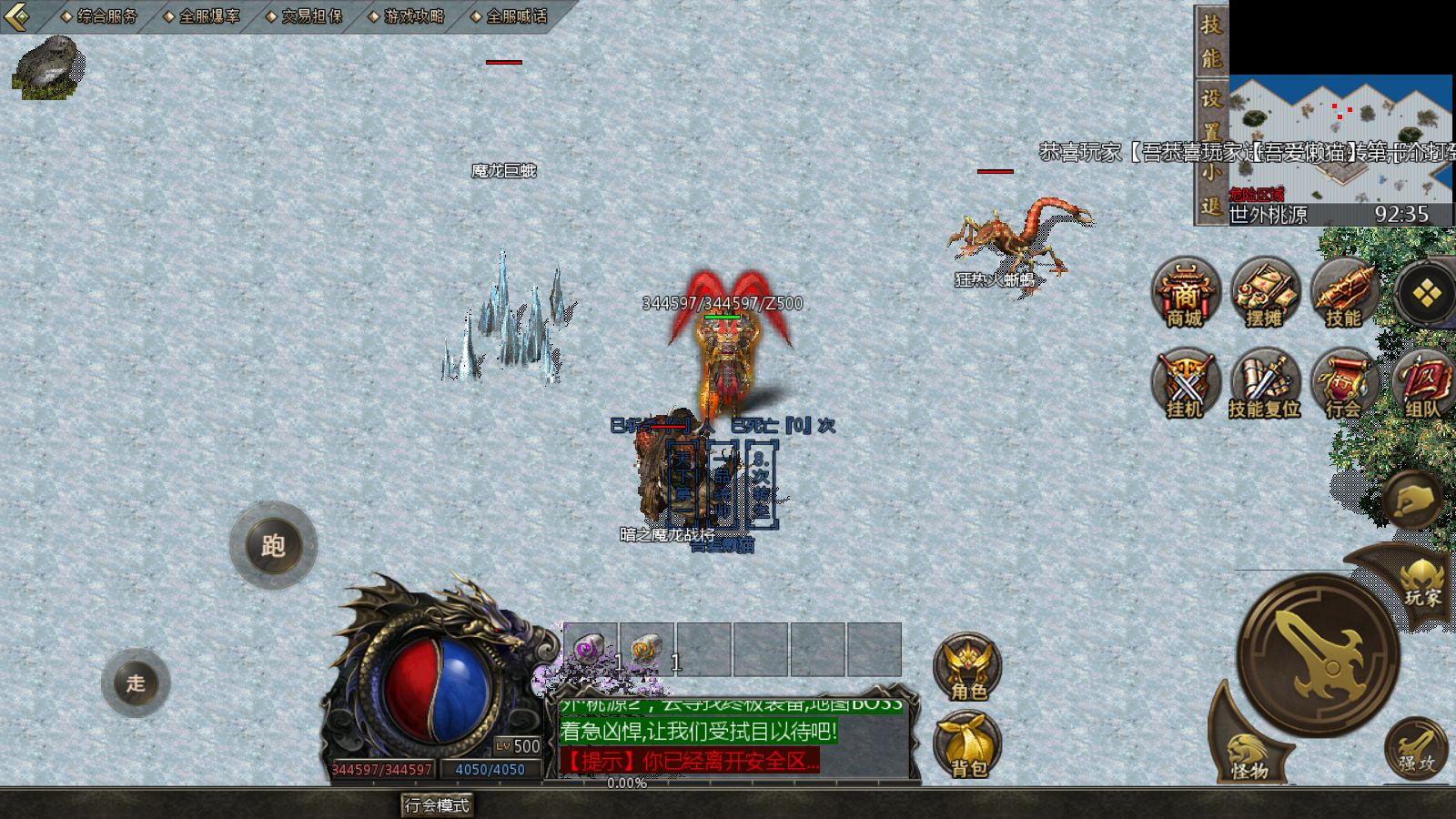Expand the yellow diamond quick menu

pyautogui.click(x=1427, y=291)
